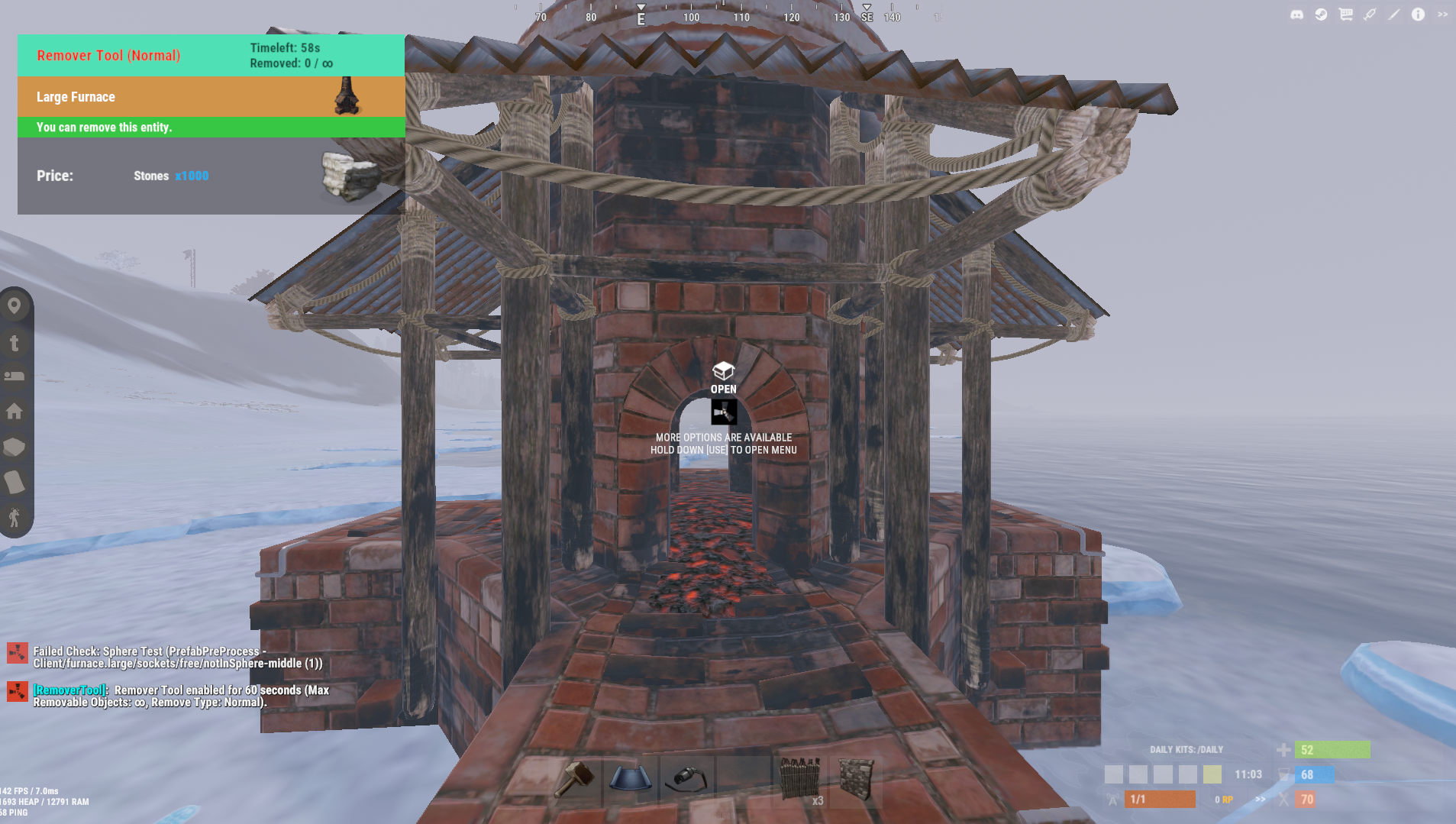
Task: Open the server info icon
Action: [1418, 15]
